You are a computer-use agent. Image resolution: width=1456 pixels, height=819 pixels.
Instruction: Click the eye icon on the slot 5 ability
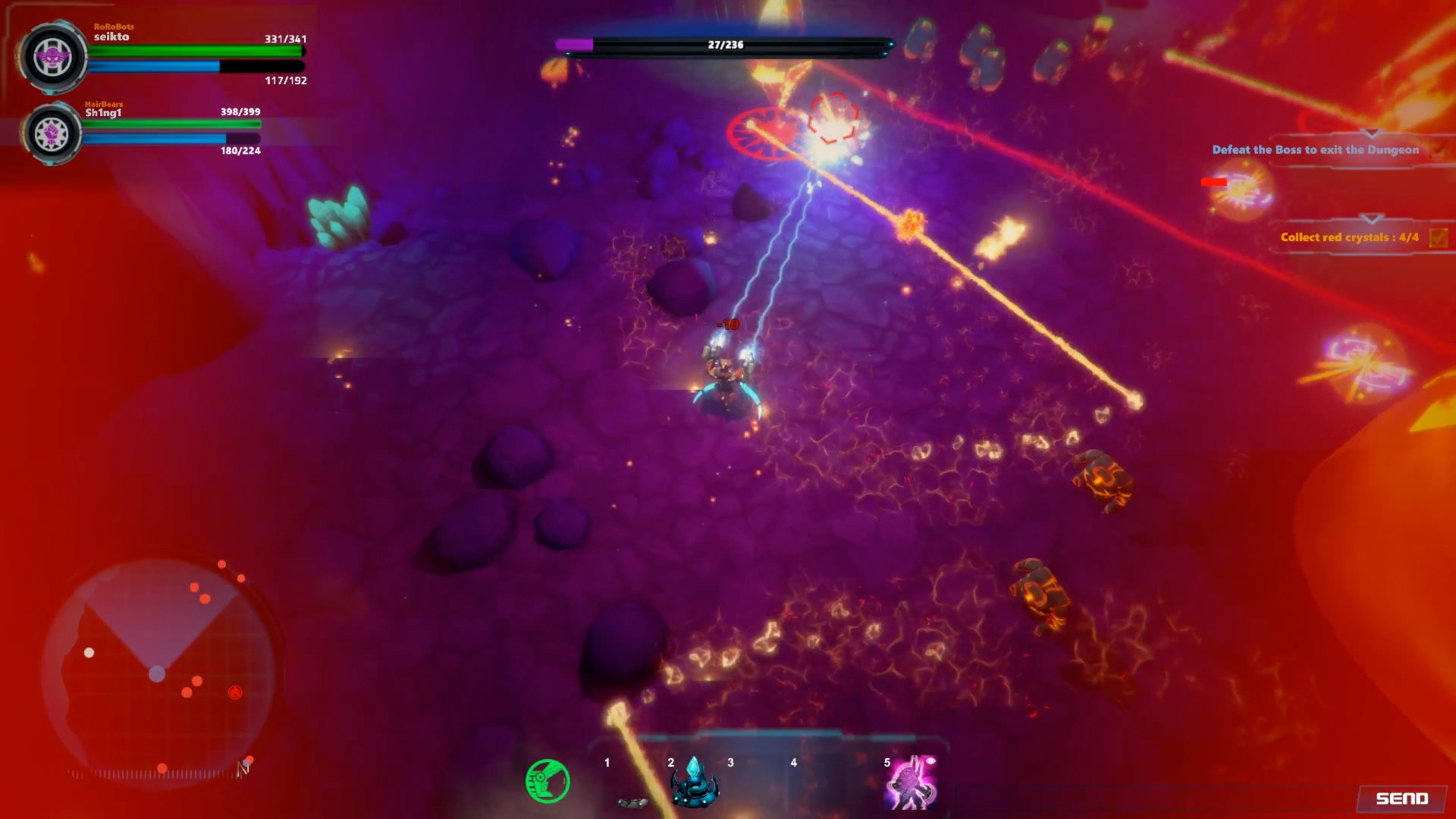932,761
